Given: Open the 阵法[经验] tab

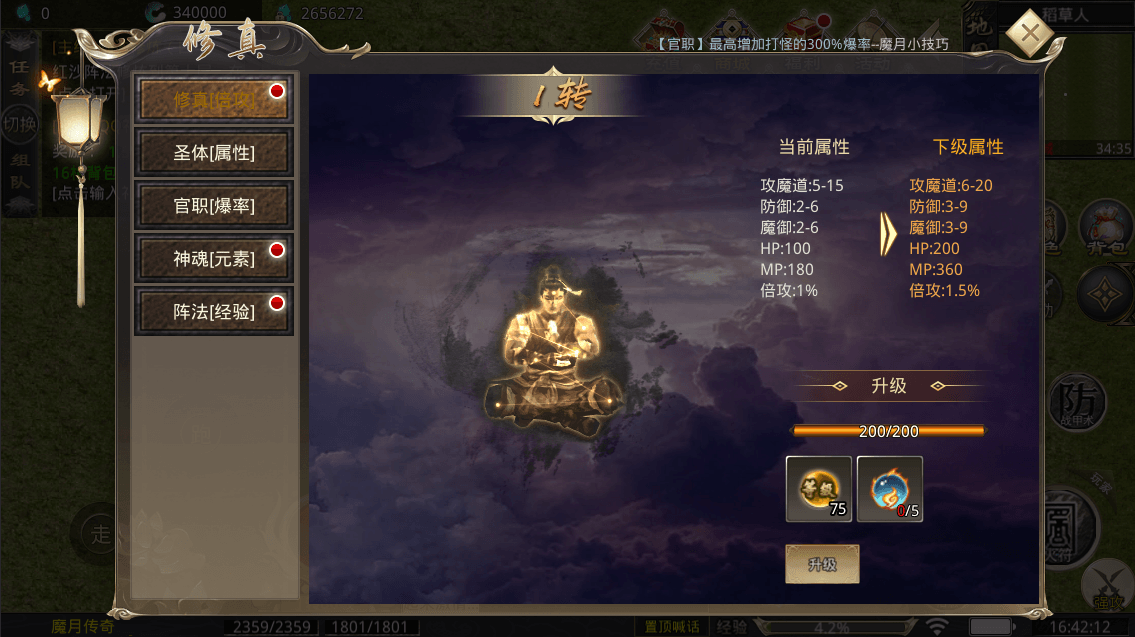Looking at the screenshot, I should click(214, 312).
